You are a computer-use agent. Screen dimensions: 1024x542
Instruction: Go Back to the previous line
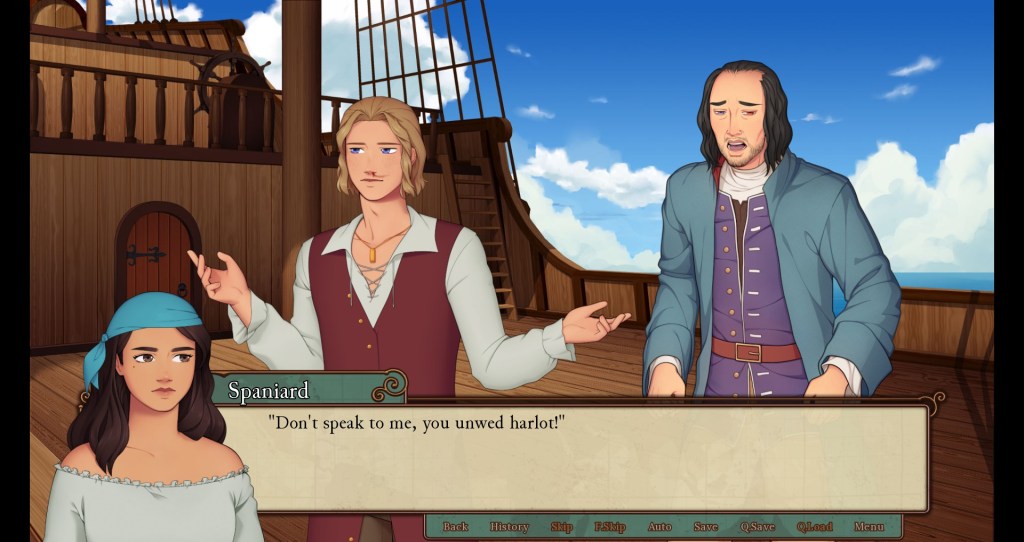click(455, 527)
